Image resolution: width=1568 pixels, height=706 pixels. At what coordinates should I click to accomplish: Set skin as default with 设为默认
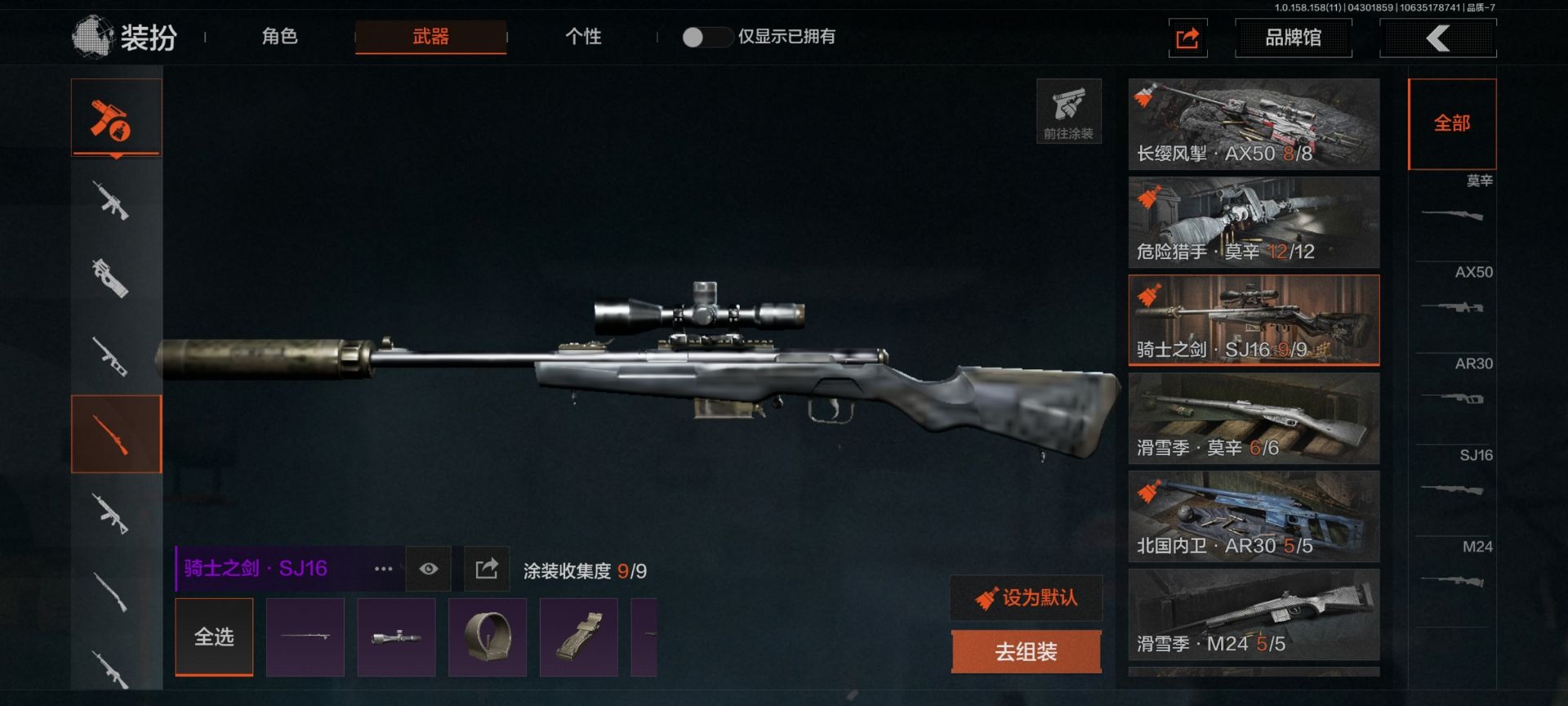(1027, 598)
